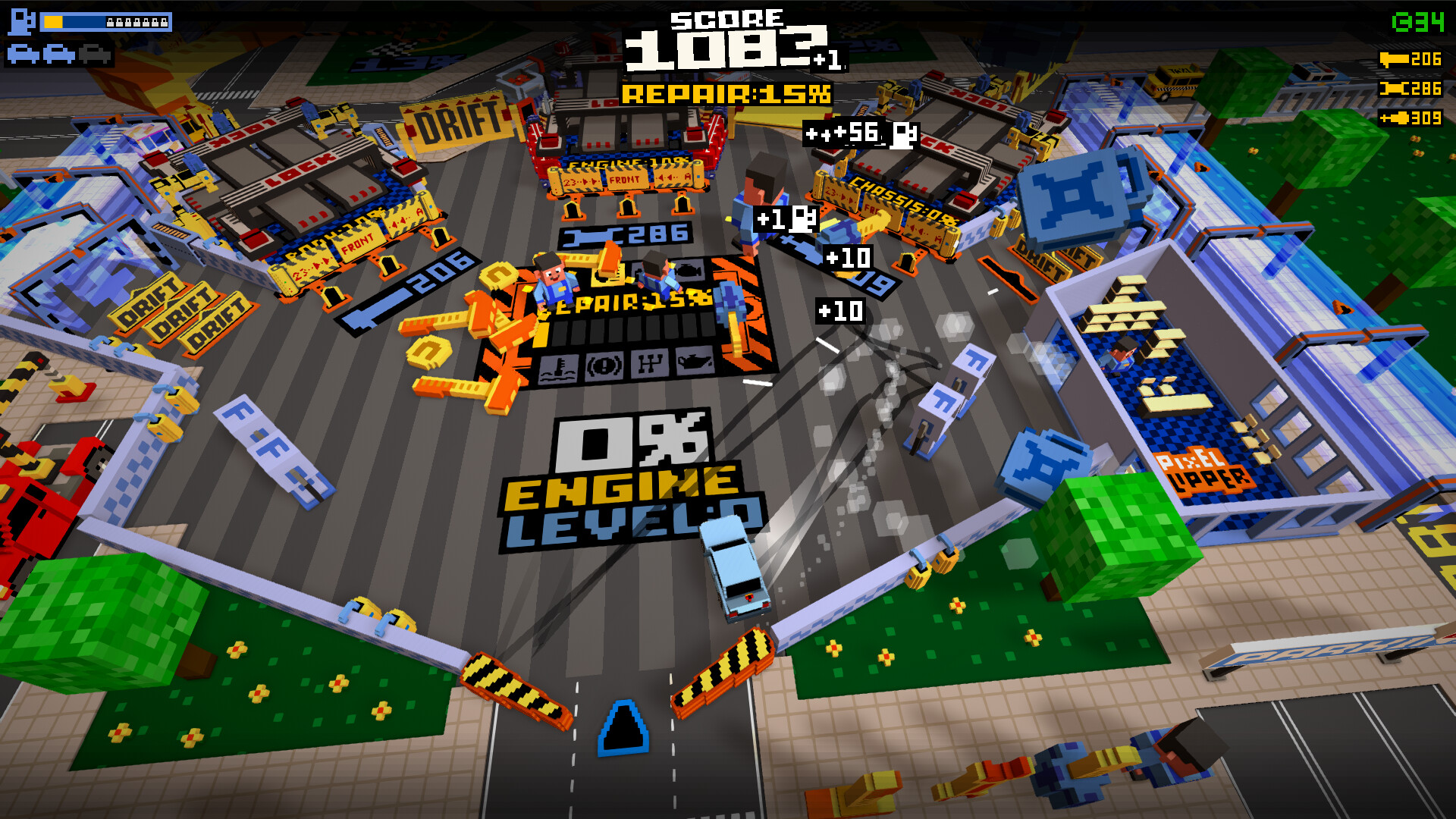Image resolution: width=1456 pixels, height=819 pixels.
Task: Click the first padlock on the fuel bar
Action: [109, 23]
